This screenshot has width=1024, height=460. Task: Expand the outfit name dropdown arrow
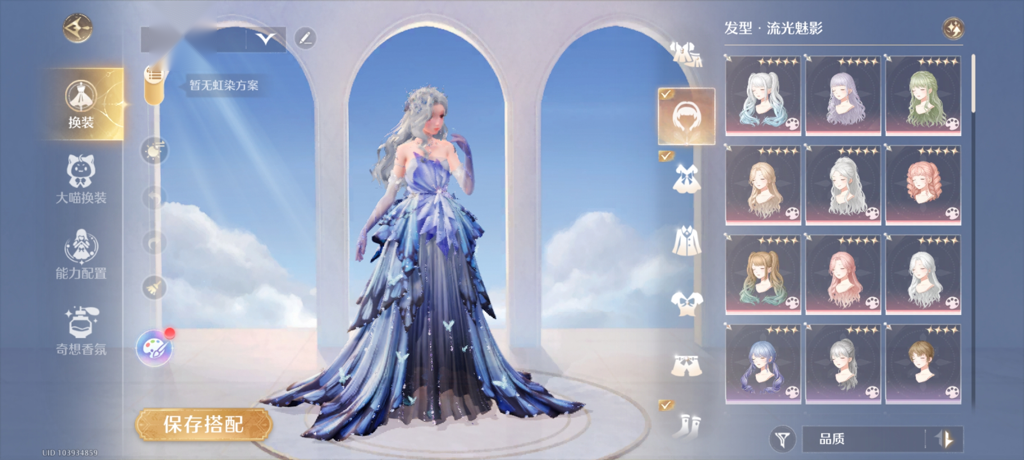point(266,39)
